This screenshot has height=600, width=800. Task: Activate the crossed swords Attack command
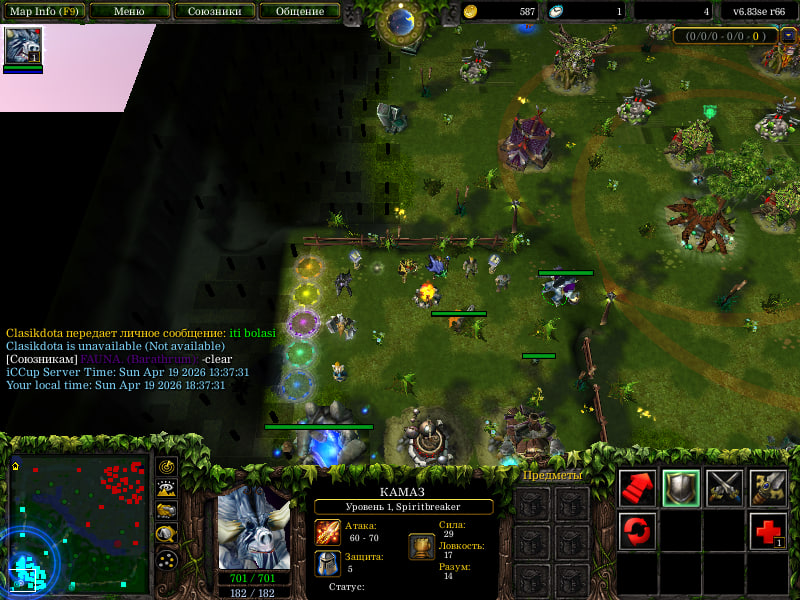click(x=725, y=487)
